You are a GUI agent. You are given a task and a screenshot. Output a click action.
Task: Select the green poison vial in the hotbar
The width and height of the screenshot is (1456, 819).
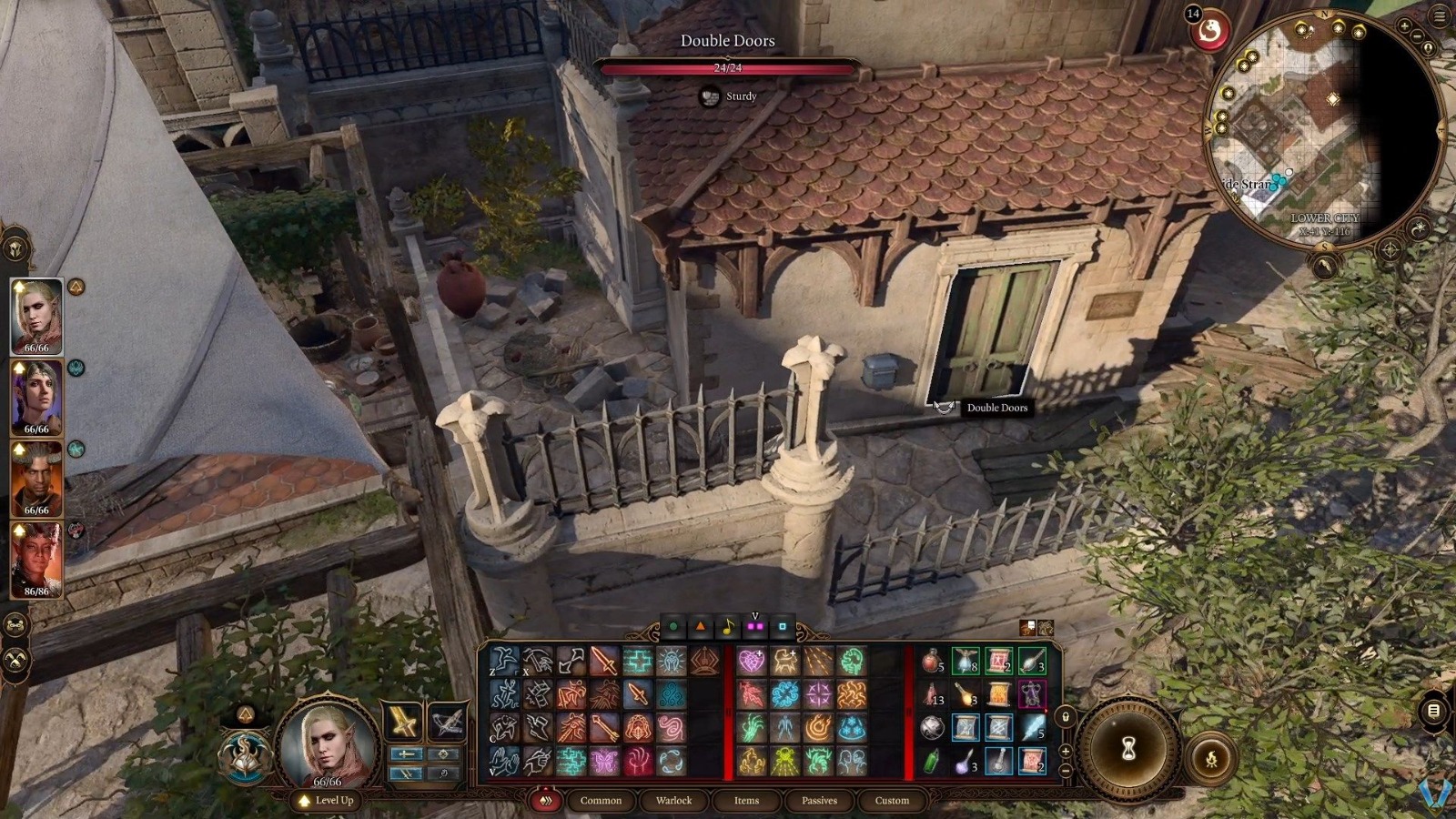[x=931, y=762]
